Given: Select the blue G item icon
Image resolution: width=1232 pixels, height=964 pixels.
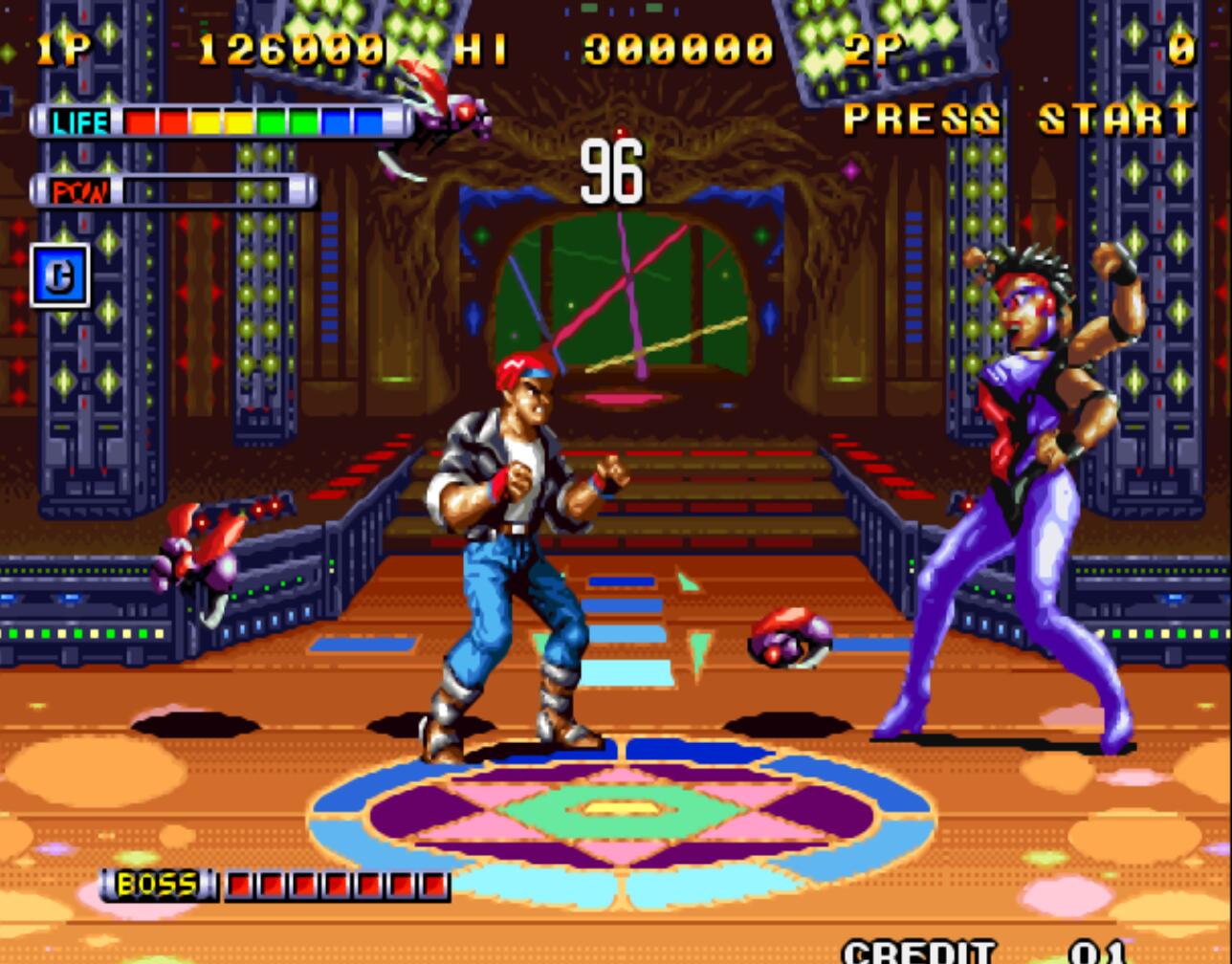Looking at the screenshot, I should coord(60,275).
